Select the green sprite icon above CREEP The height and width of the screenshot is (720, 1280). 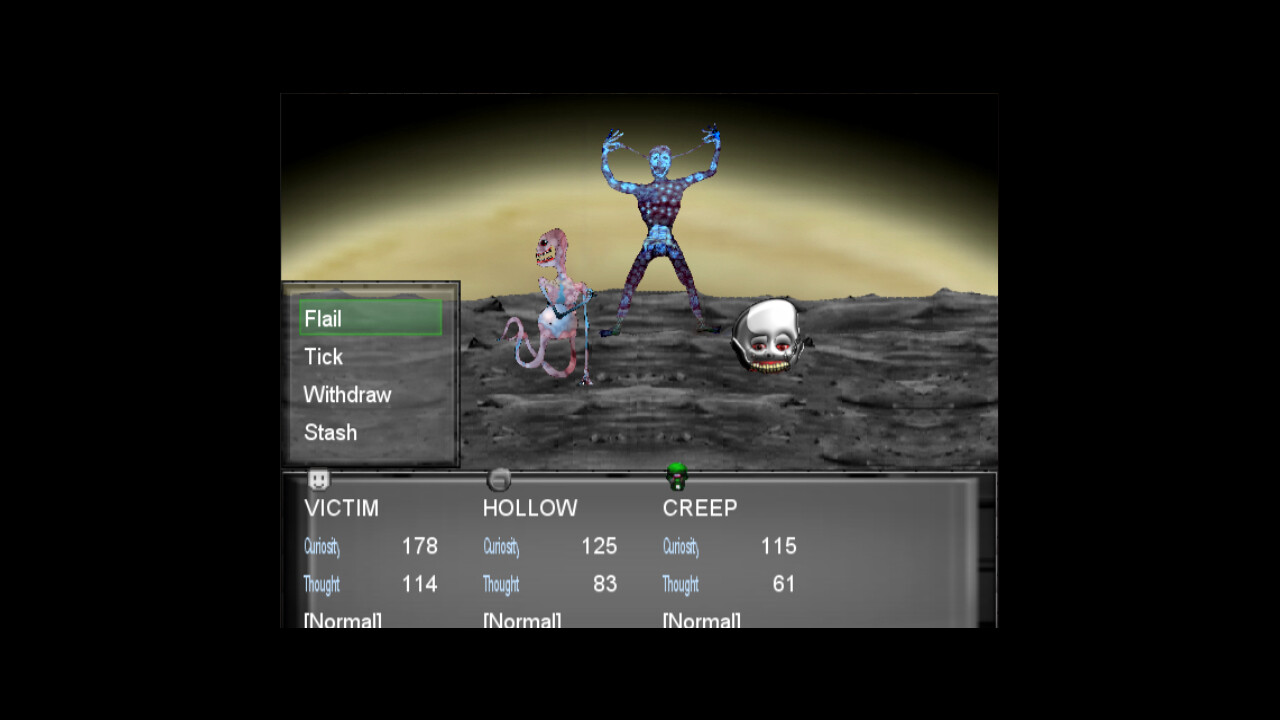(678, 478)
